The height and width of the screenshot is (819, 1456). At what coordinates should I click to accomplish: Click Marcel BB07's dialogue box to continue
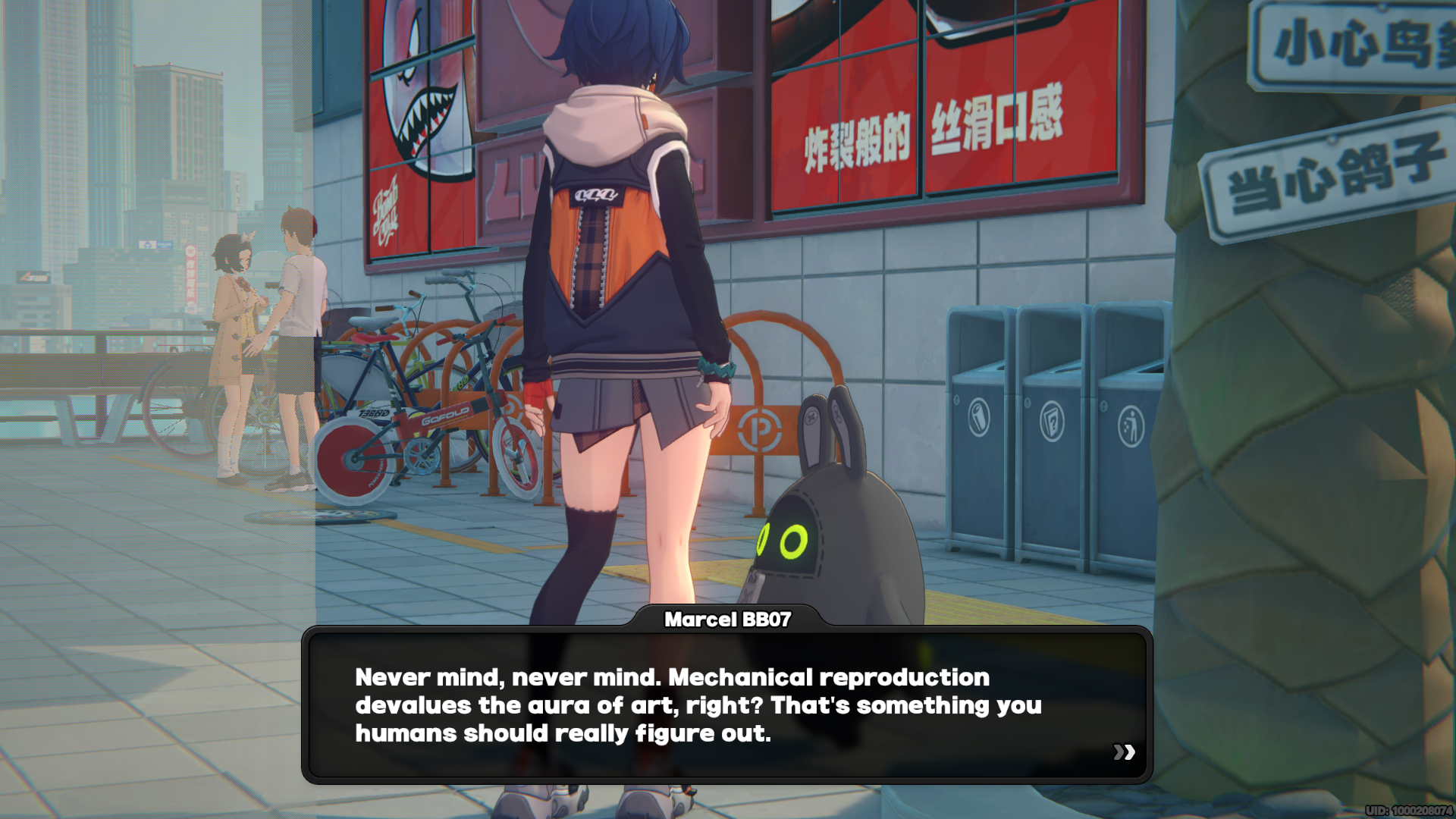click(726, 705)
